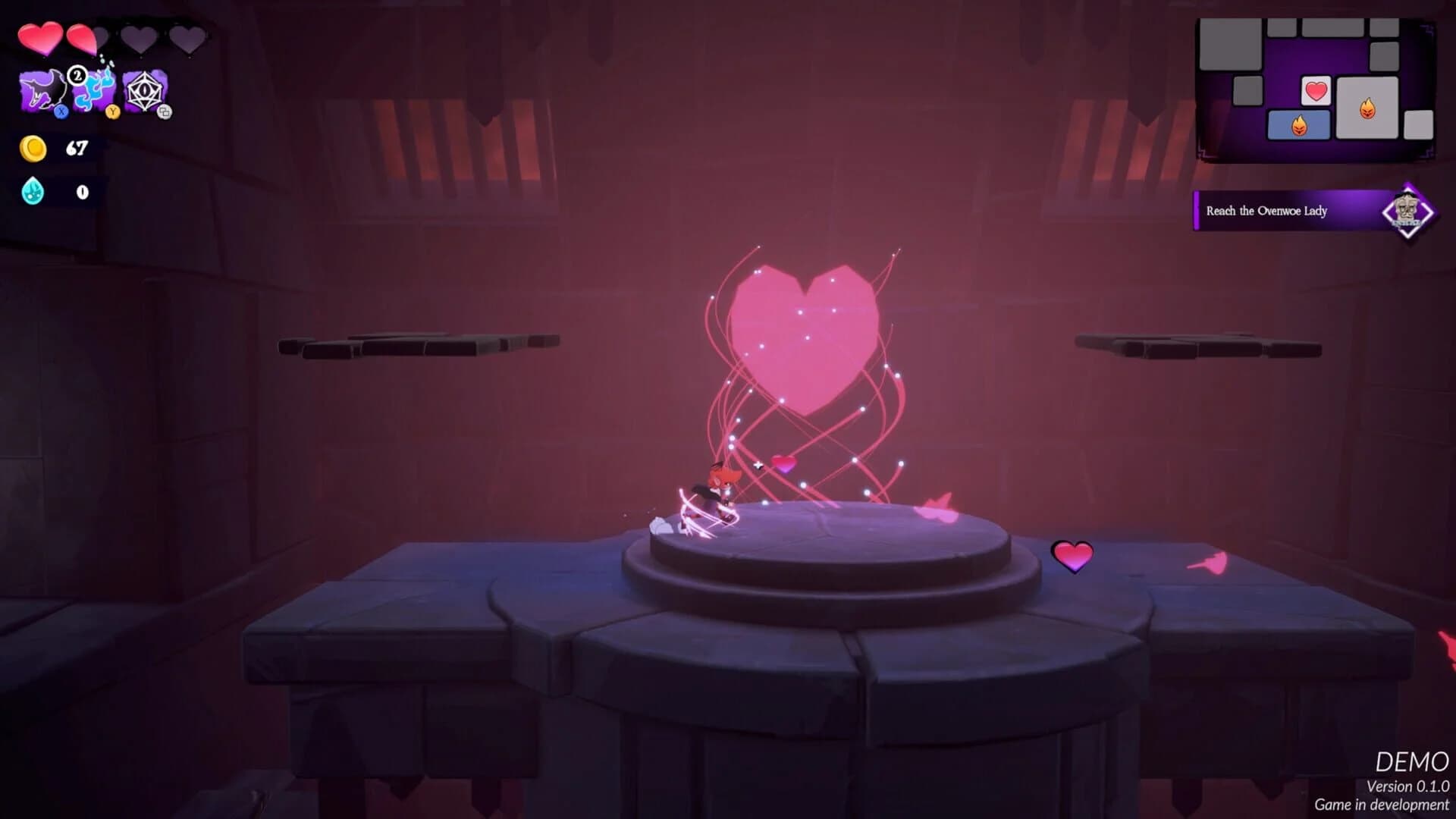Click the X button badge on the wolf ability
1456x819 pixels.
61,111
